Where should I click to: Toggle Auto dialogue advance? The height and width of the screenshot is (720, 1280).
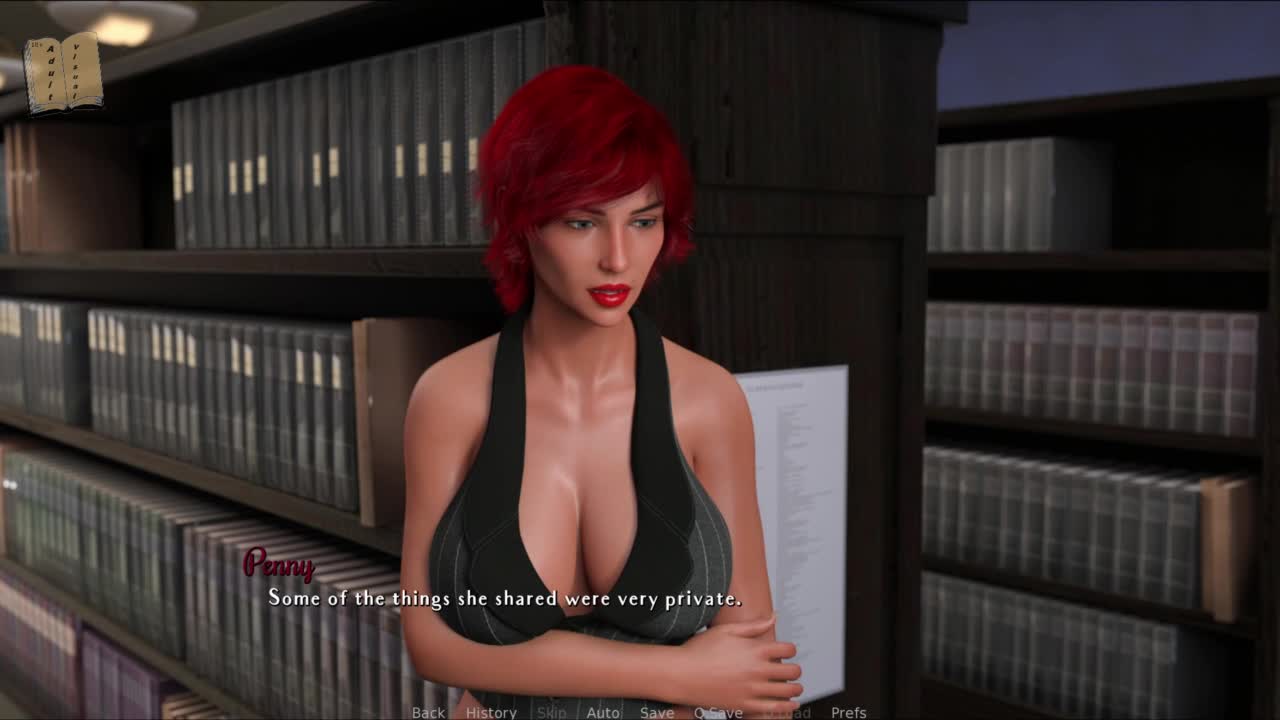(603, 712)
